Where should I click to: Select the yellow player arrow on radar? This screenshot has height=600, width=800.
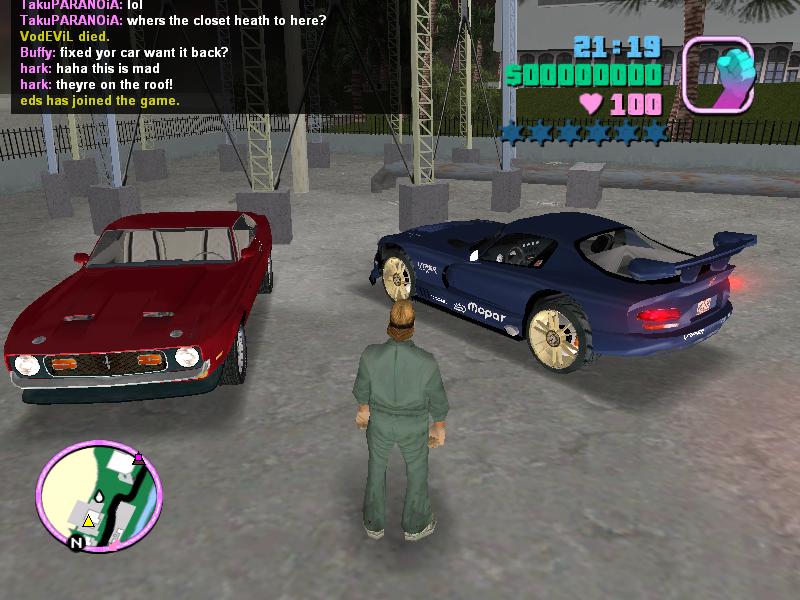88,520
